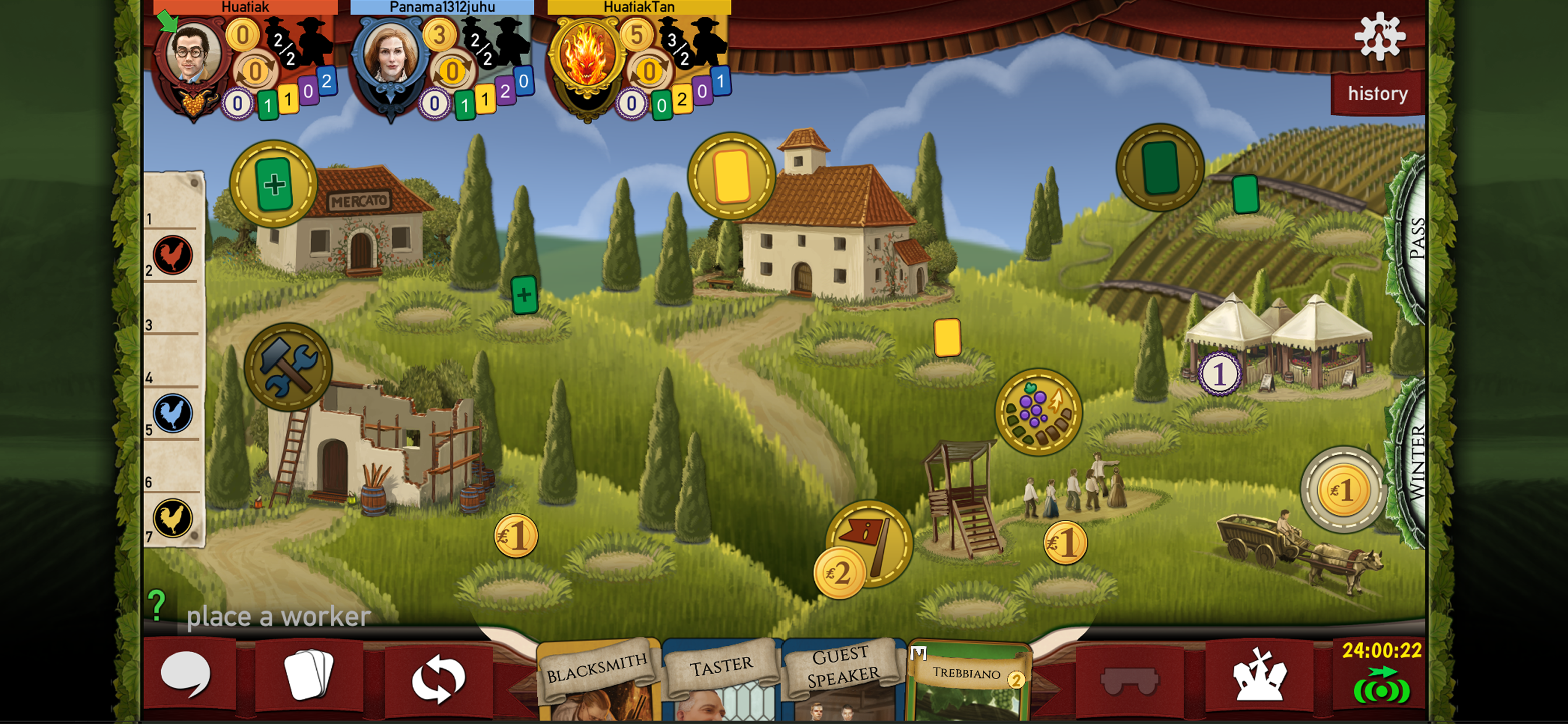Open the history log
This screenshot has height=724, width=1568.
pos(1377,94)
